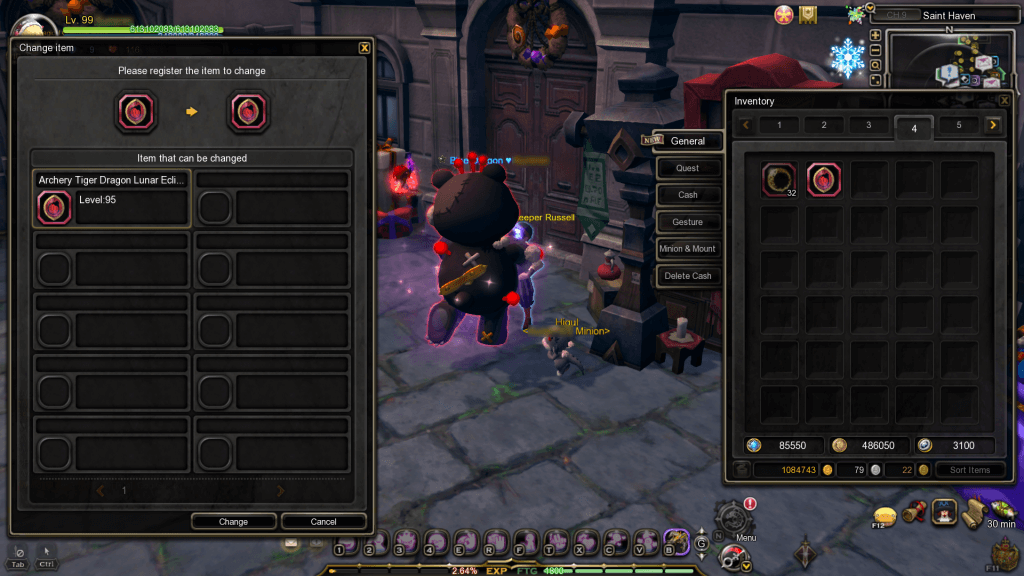Confirm with the Change button
Image resolution: width=1024 pixels, height=576 pixels.
(x=233, y=521)
